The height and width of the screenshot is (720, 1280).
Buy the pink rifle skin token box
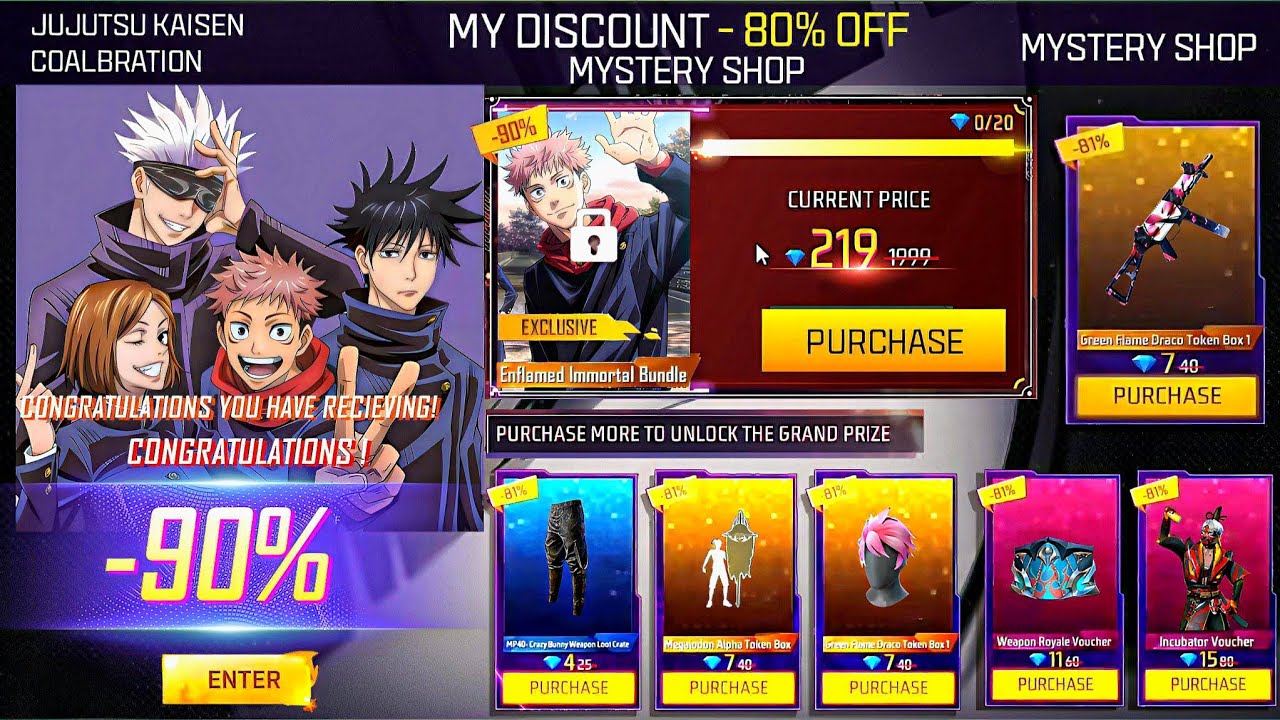pyautogui.click(x=1166, y=395)
